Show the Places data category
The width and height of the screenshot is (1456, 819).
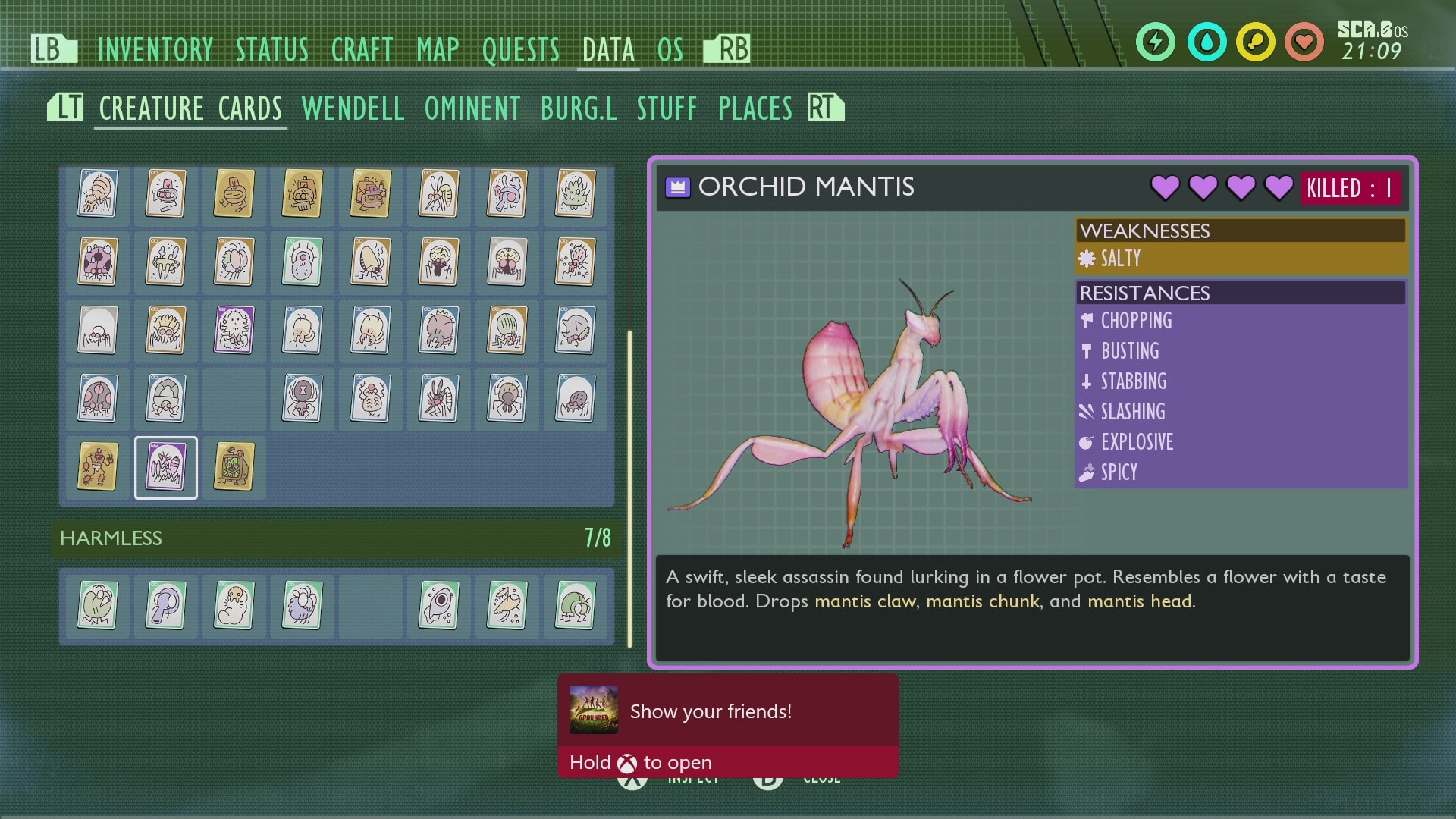point(755,108)
